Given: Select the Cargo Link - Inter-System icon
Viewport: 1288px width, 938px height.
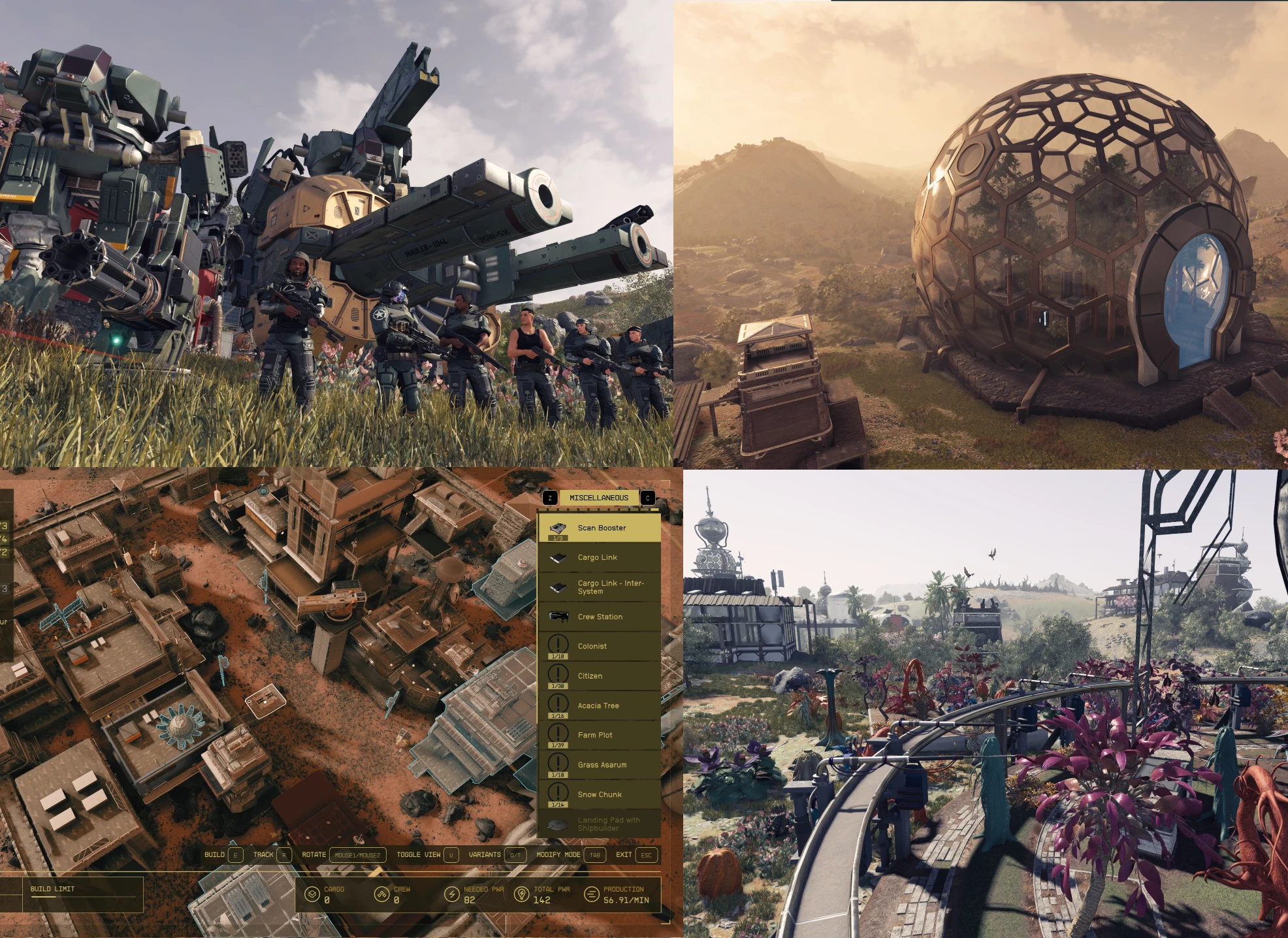Looking at the screenshot, I should (557, 587).
